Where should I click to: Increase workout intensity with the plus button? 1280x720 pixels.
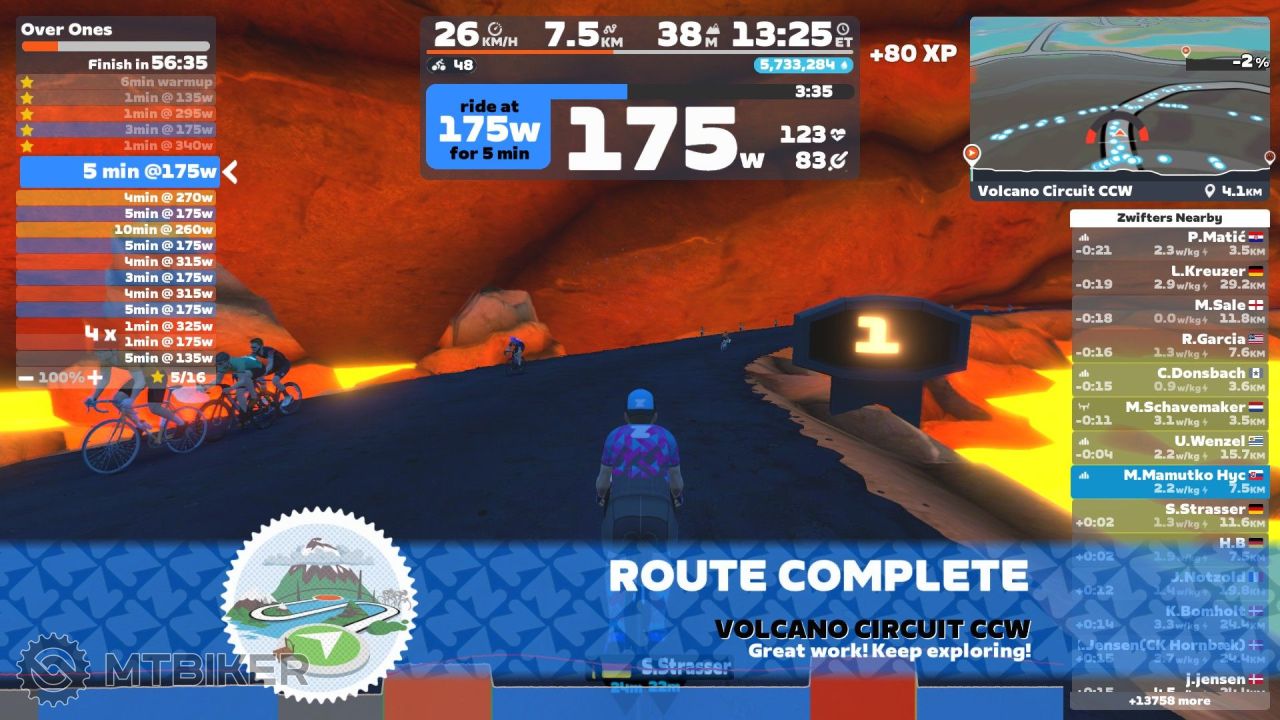pyautogui.click(x=95, y=378)
